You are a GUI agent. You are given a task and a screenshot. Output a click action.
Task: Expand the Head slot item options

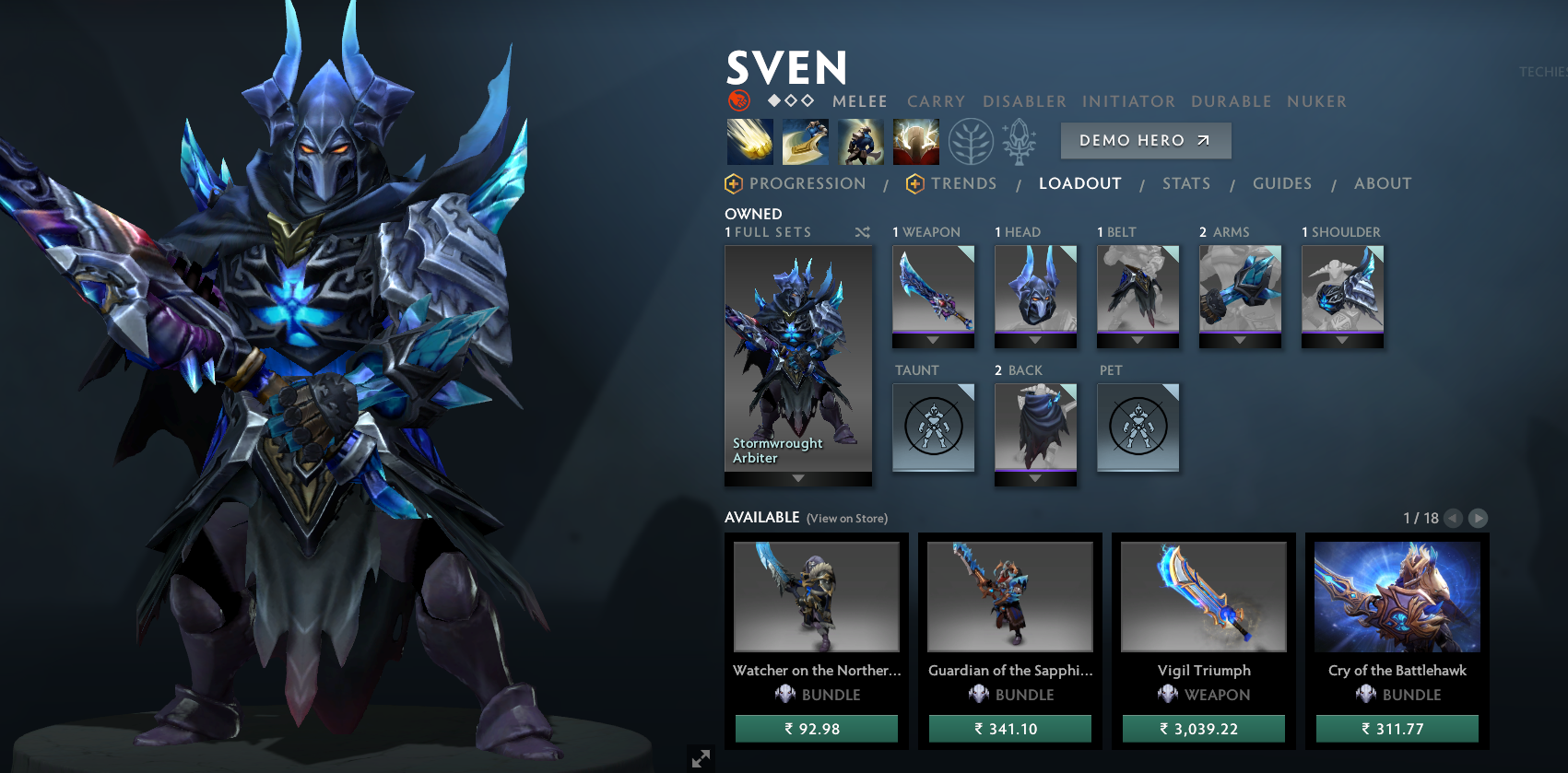(1035, 340)
